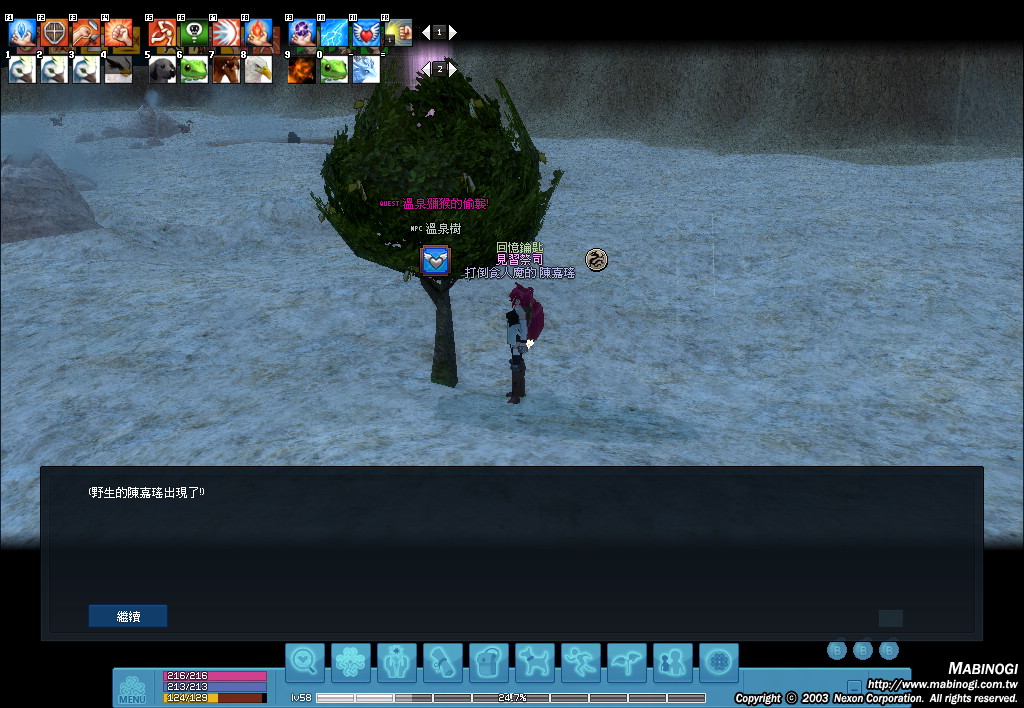Open the pet dog menu icon
The height and width of the screenshot is (708, 1024).
click(535, 662)
